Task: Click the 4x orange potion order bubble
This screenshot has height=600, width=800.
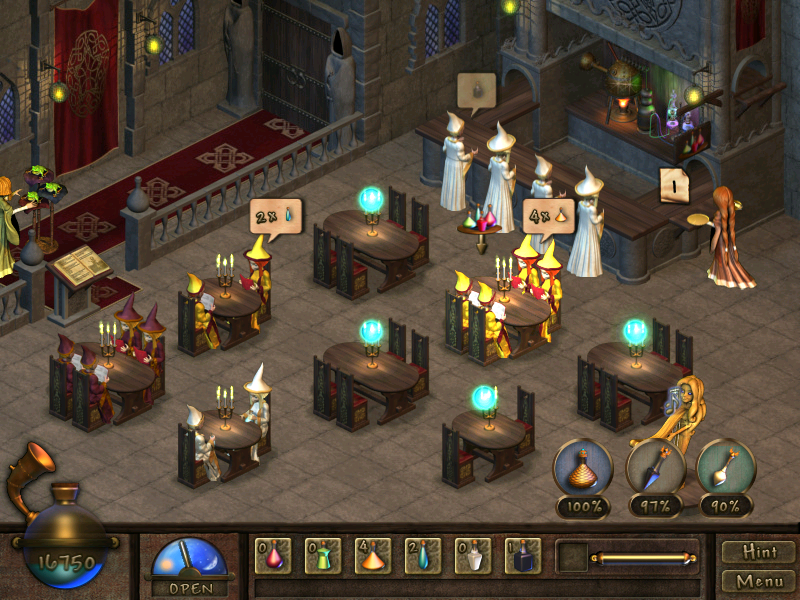Action: [x=549, y=214]
